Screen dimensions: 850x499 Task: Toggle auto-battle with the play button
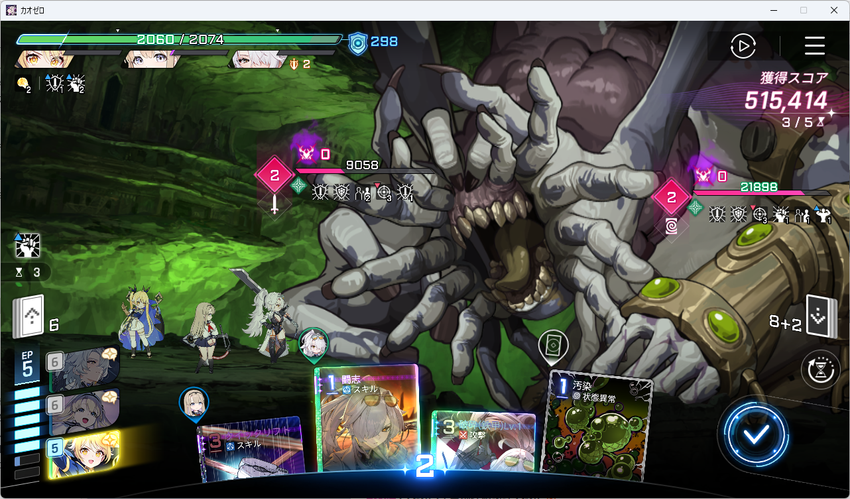pos(742,46)
